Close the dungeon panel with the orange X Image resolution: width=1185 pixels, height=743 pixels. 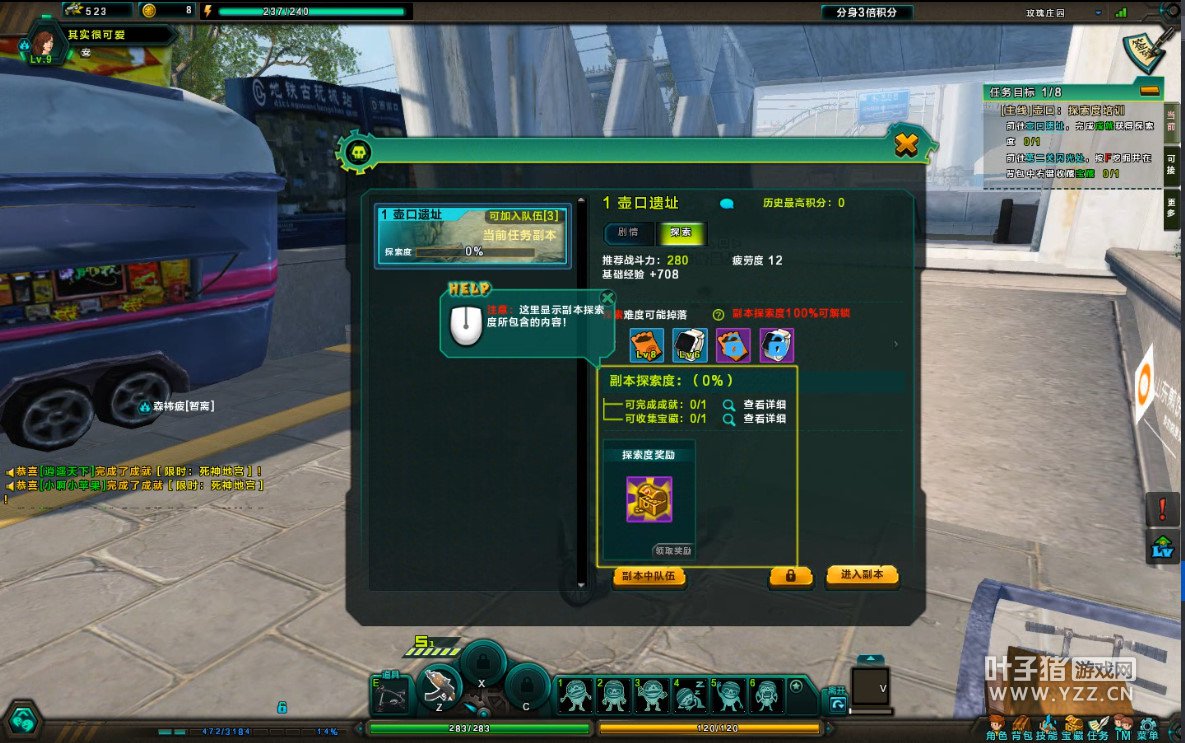906,145
